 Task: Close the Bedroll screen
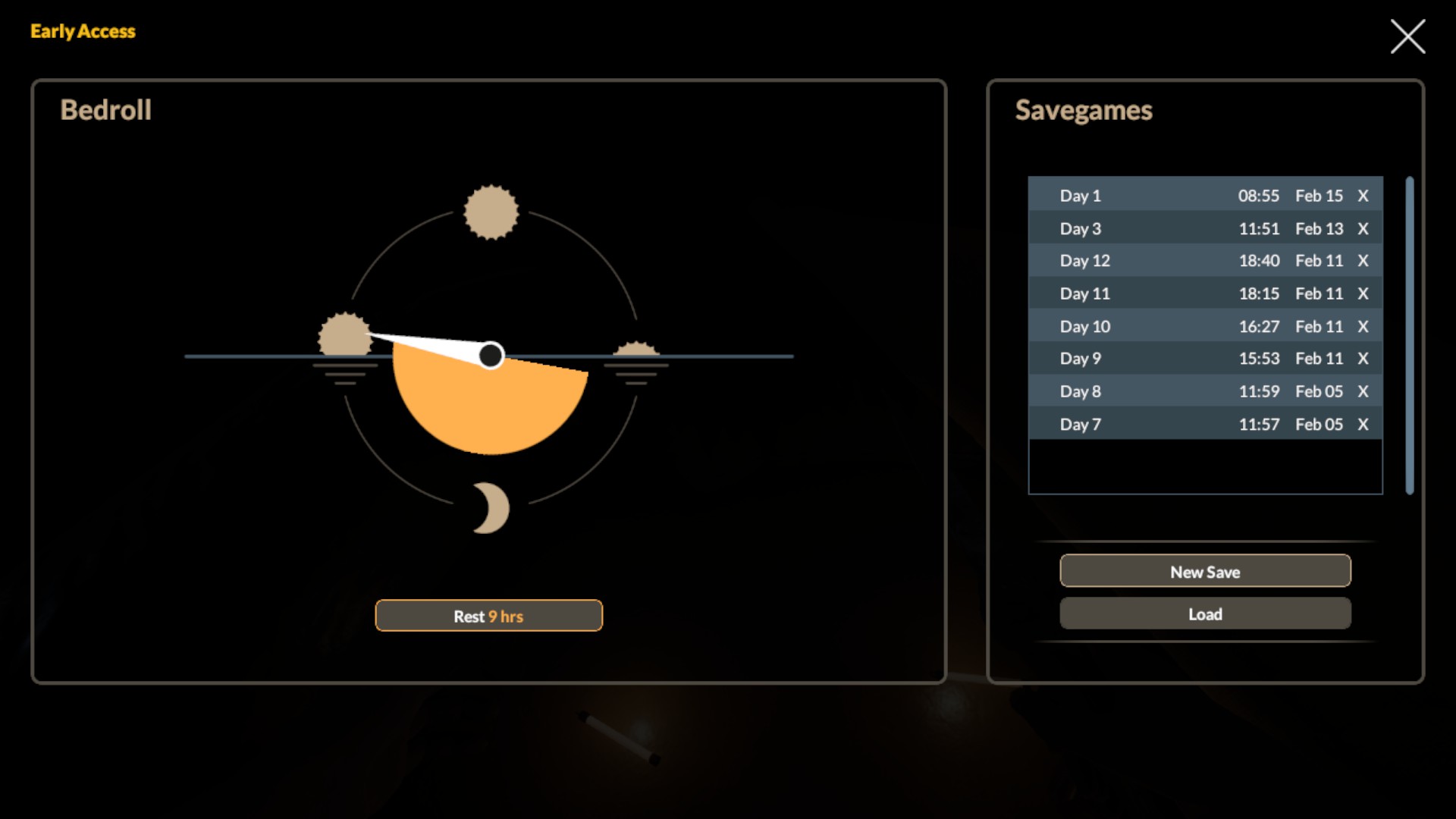pos(1407,36)
